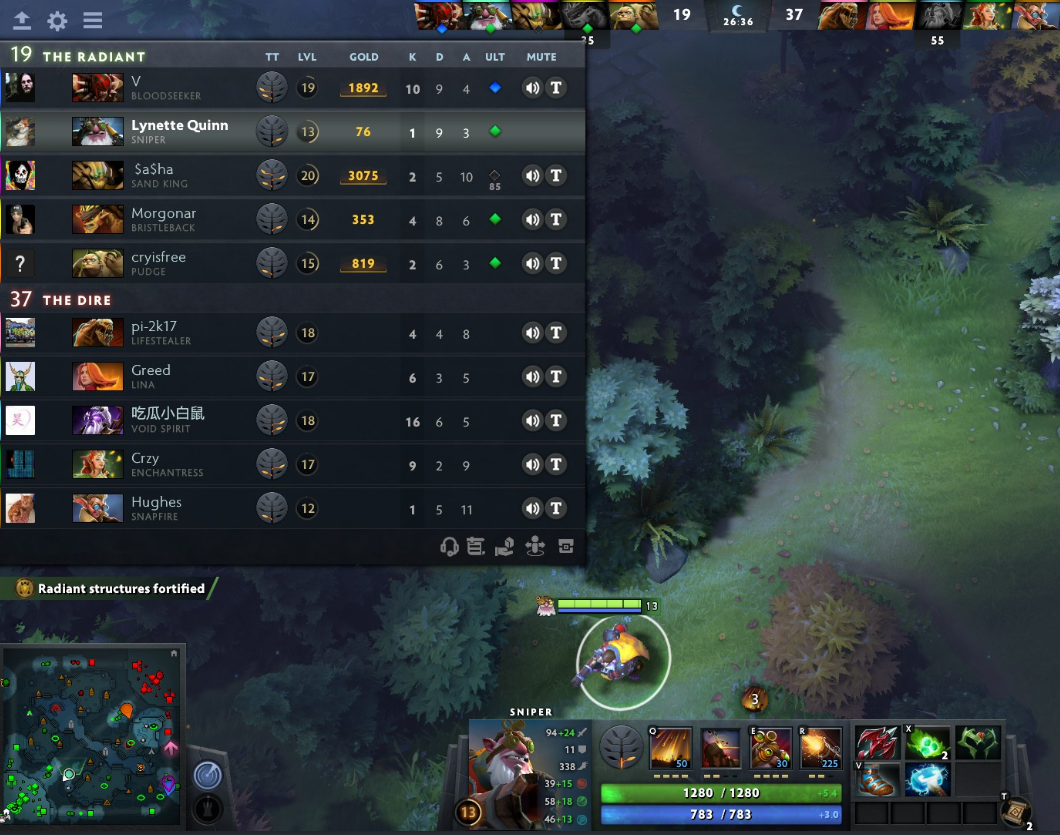Open the settings gear menu
This screenshot has width=1060, height=835.
pos(57,21)
